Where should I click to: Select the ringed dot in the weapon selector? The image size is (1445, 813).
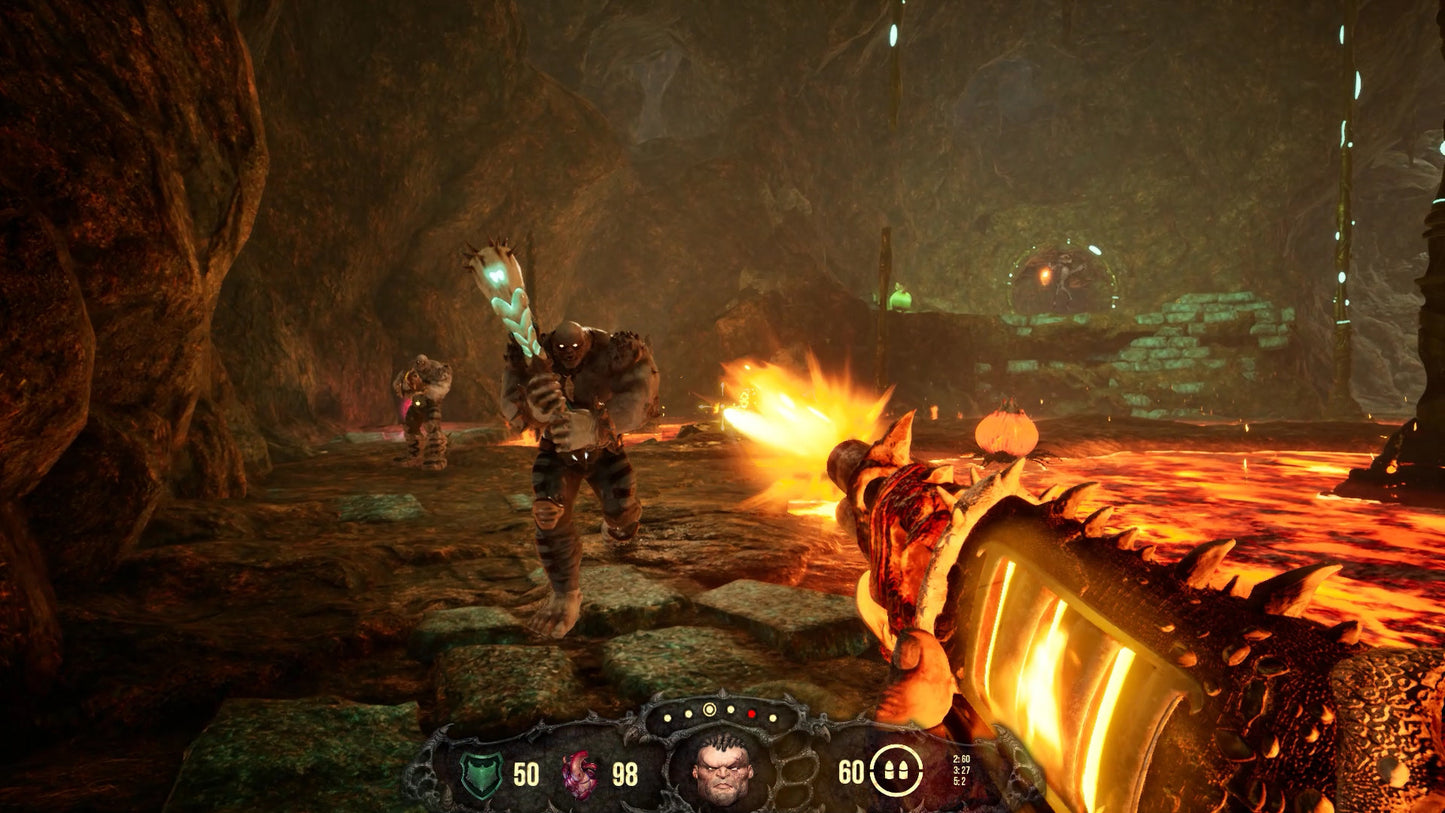tap(710, 710)
